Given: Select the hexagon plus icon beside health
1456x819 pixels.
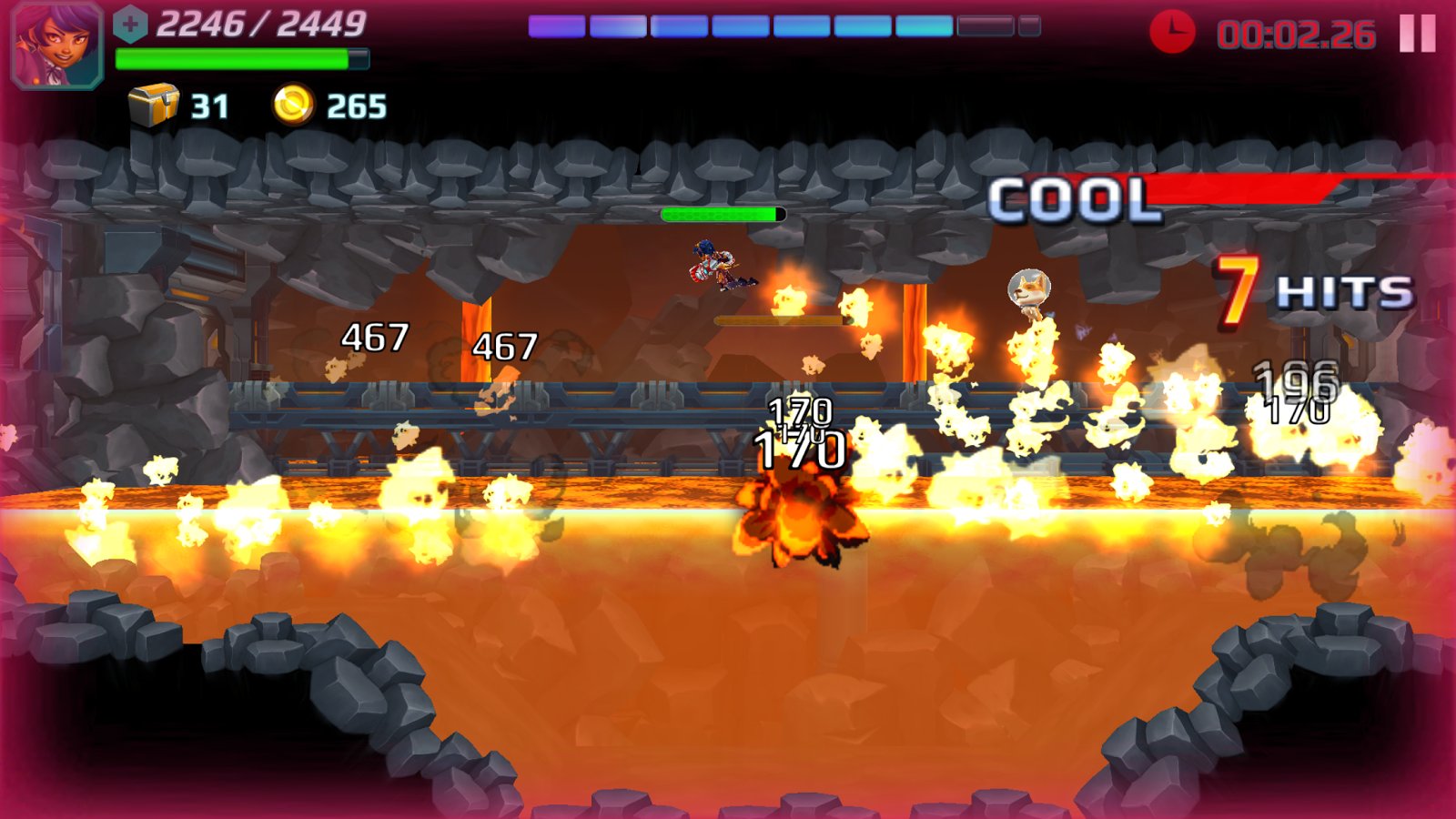Looking at the screenshot, I should click(130, 25).
